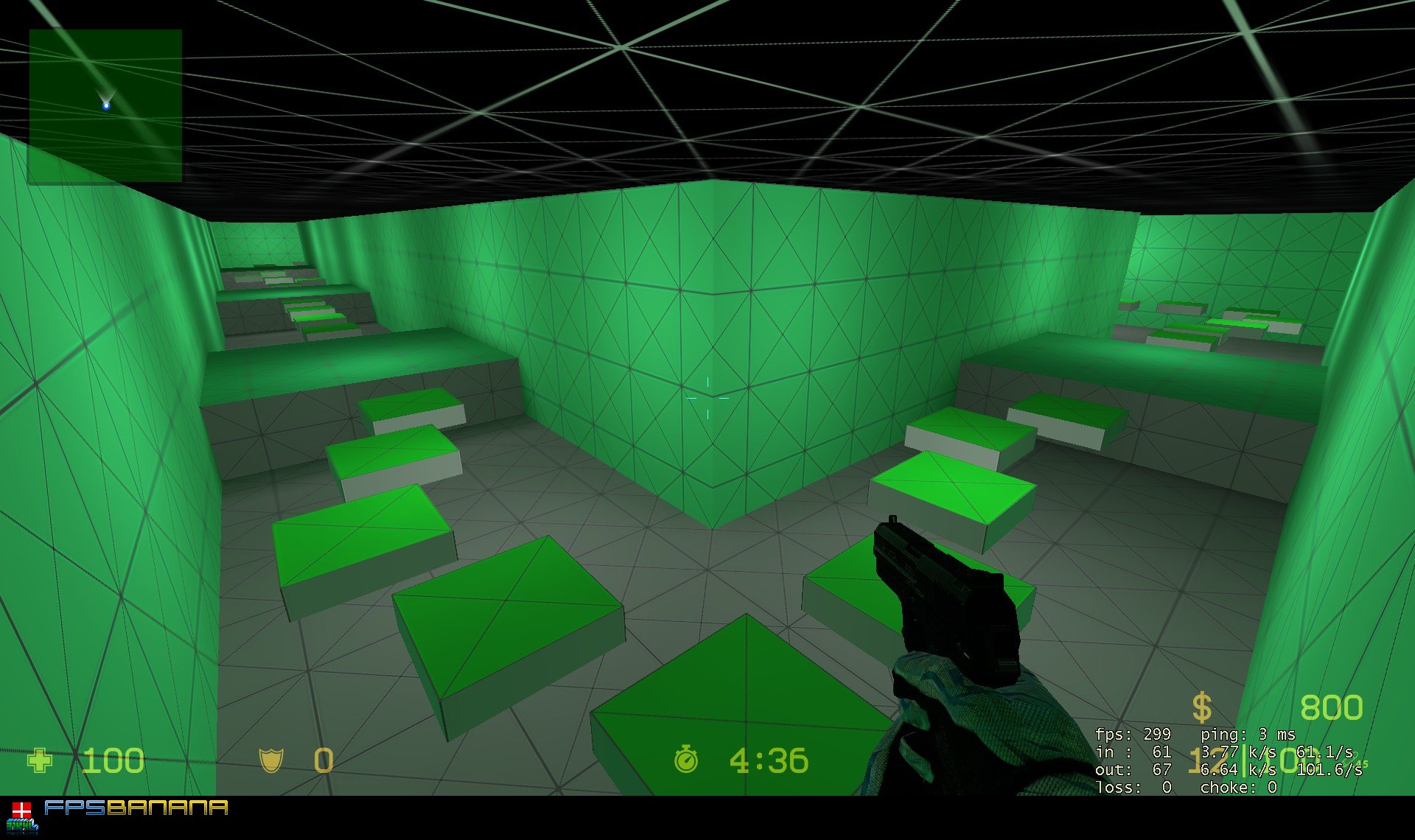The height and width of the screenshot is (840, 1415).
Task: Select the armor shield icon
Action: pos(272,760)
